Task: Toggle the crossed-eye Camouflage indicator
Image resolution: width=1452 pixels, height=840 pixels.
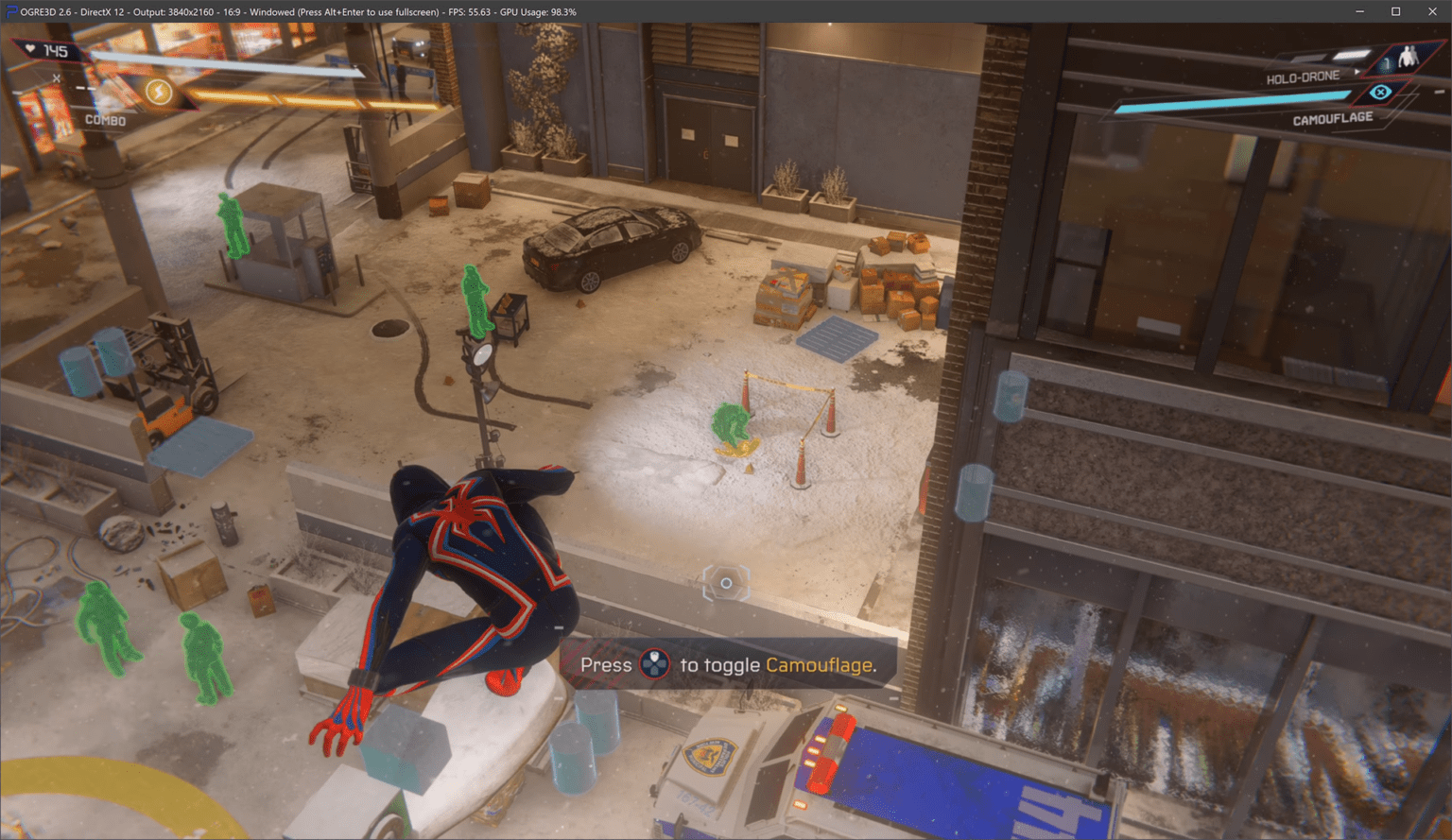Action: 1380,92
